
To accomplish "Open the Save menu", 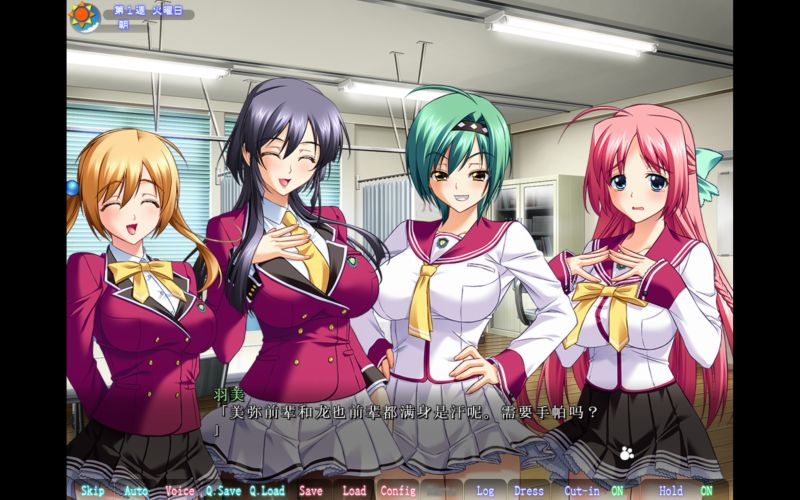I will click(311, 491).
